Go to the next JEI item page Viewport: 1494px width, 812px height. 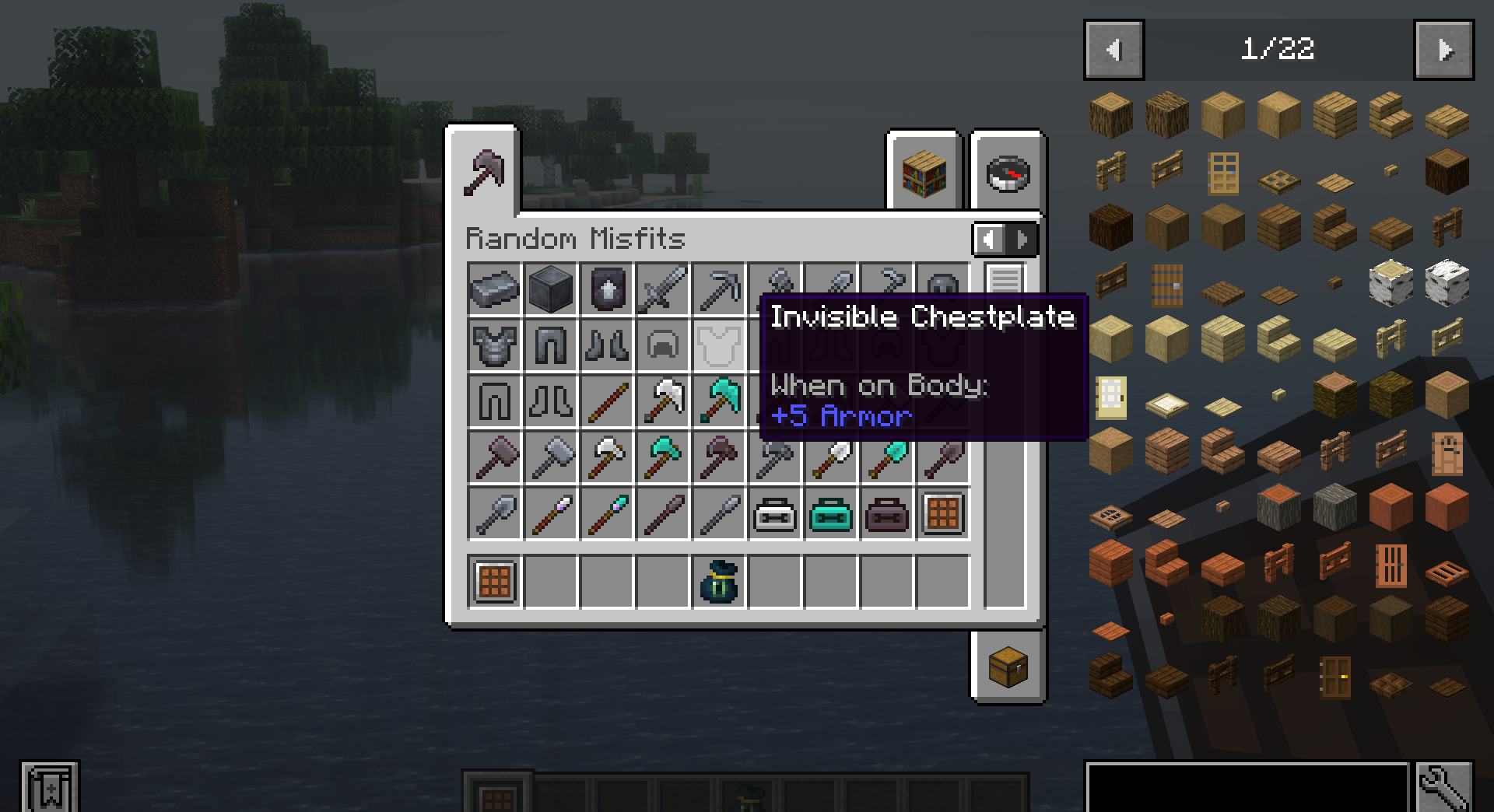point(1443,51)
